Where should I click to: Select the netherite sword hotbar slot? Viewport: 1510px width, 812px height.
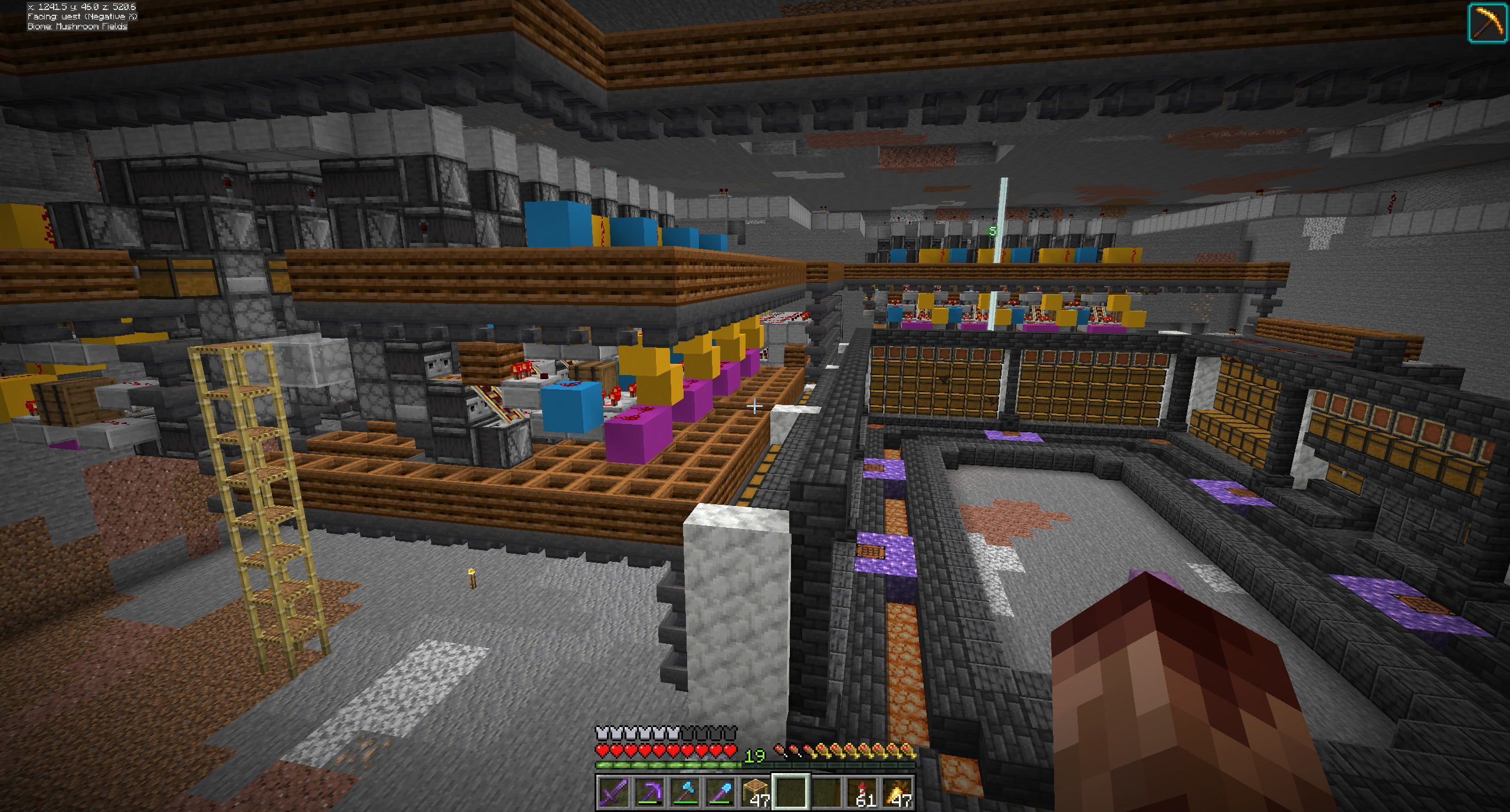[613, 792]
